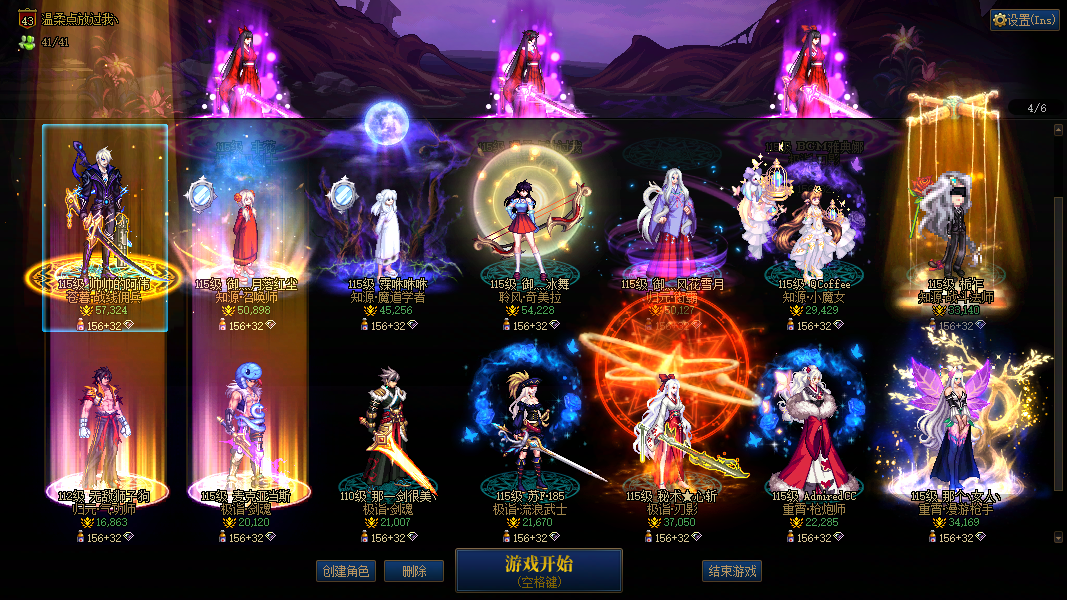The width and height of the screenshot is (1067, 600).
Task: Start the game with 游戏开始 button
Action: click(x=538, y=570)
